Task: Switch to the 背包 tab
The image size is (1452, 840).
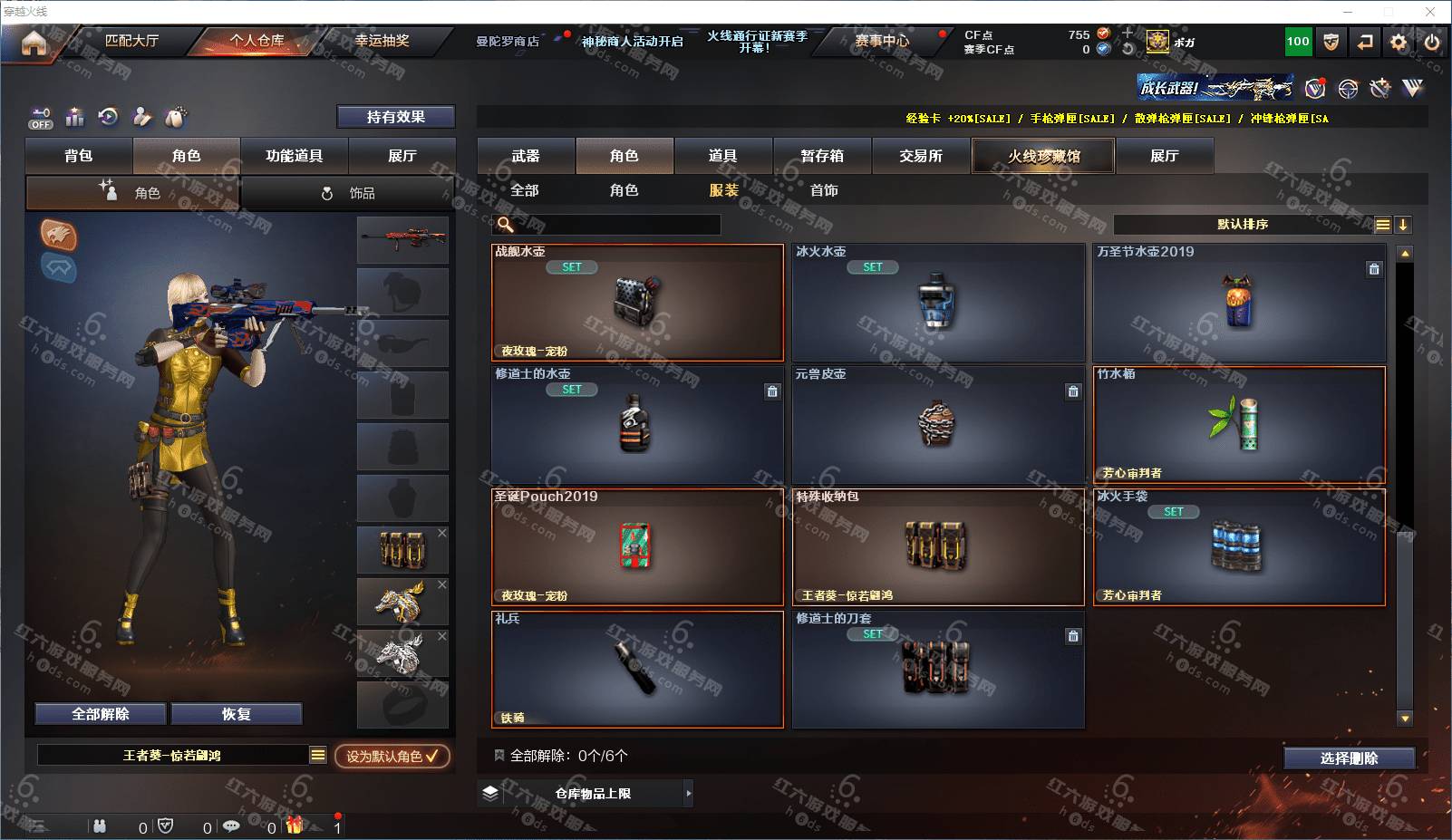Action: (x=79, y=156)
